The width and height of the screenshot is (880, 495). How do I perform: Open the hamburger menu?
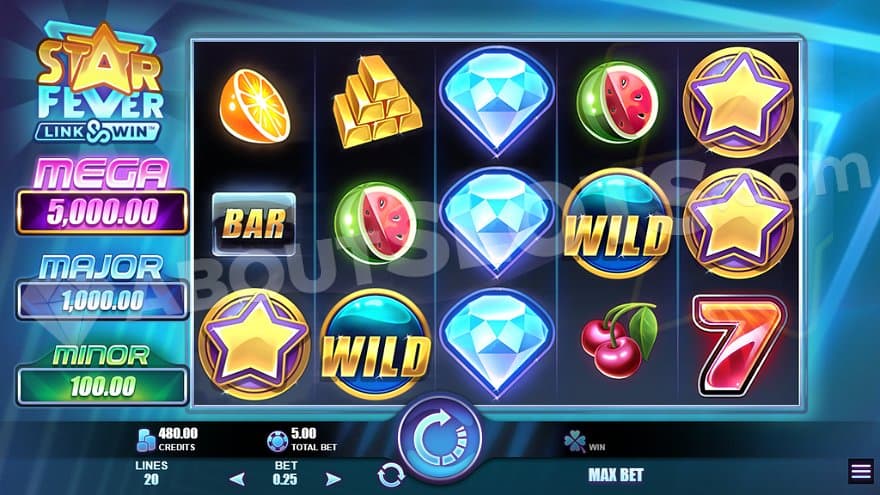click(860, 471)
